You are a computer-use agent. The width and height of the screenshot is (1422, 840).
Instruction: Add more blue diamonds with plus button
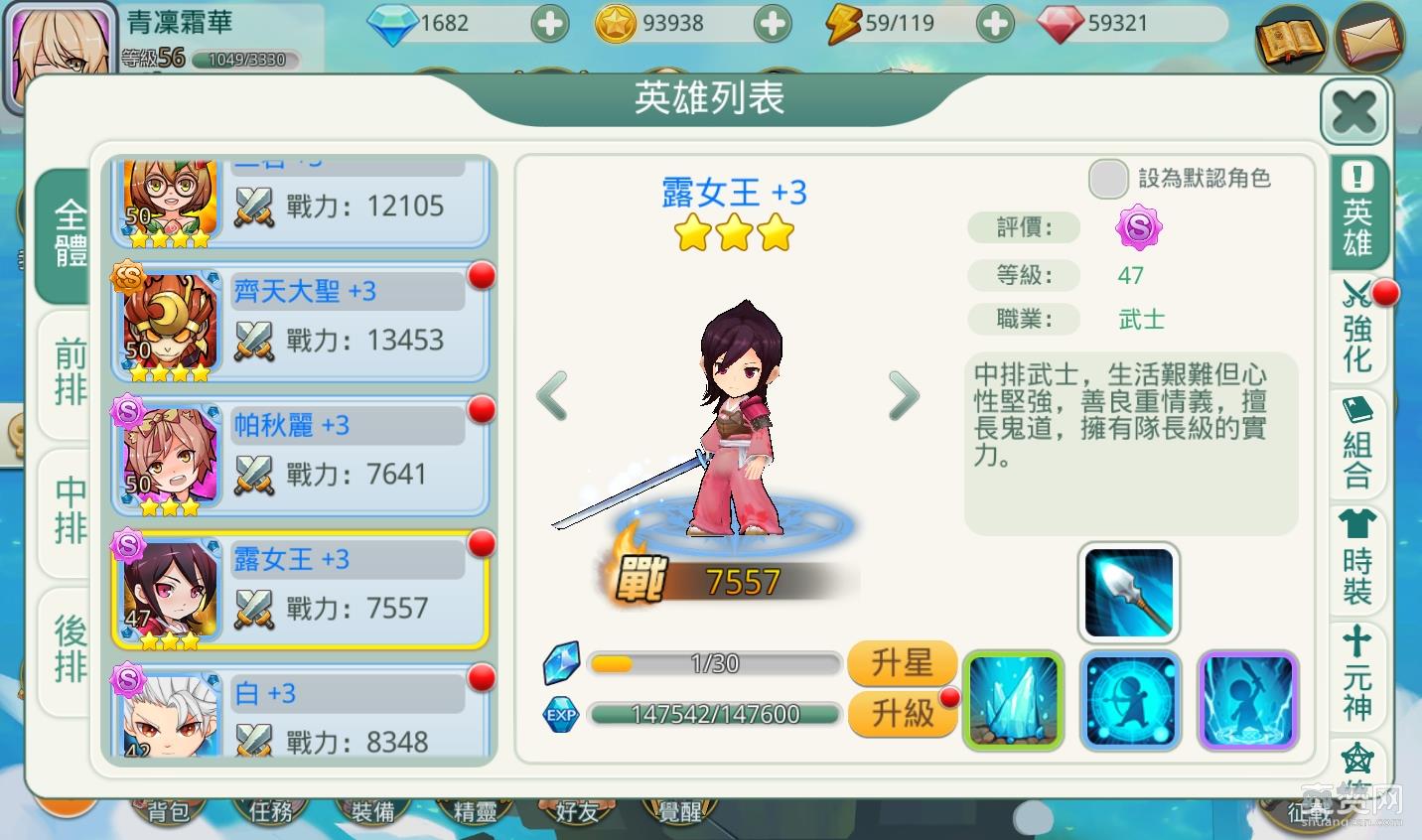coord(549,24)
